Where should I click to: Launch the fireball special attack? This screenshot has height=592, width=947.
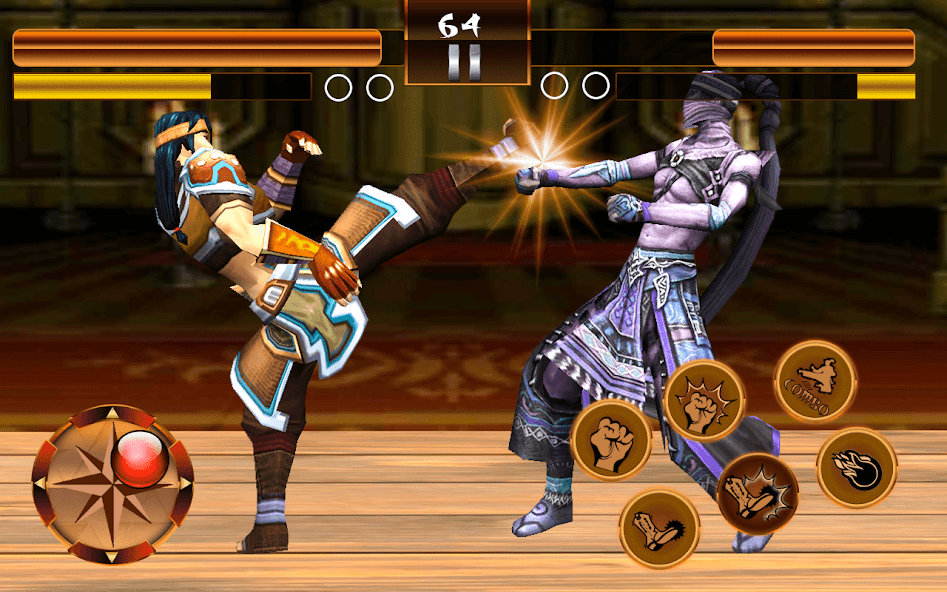tap(857, 468)
